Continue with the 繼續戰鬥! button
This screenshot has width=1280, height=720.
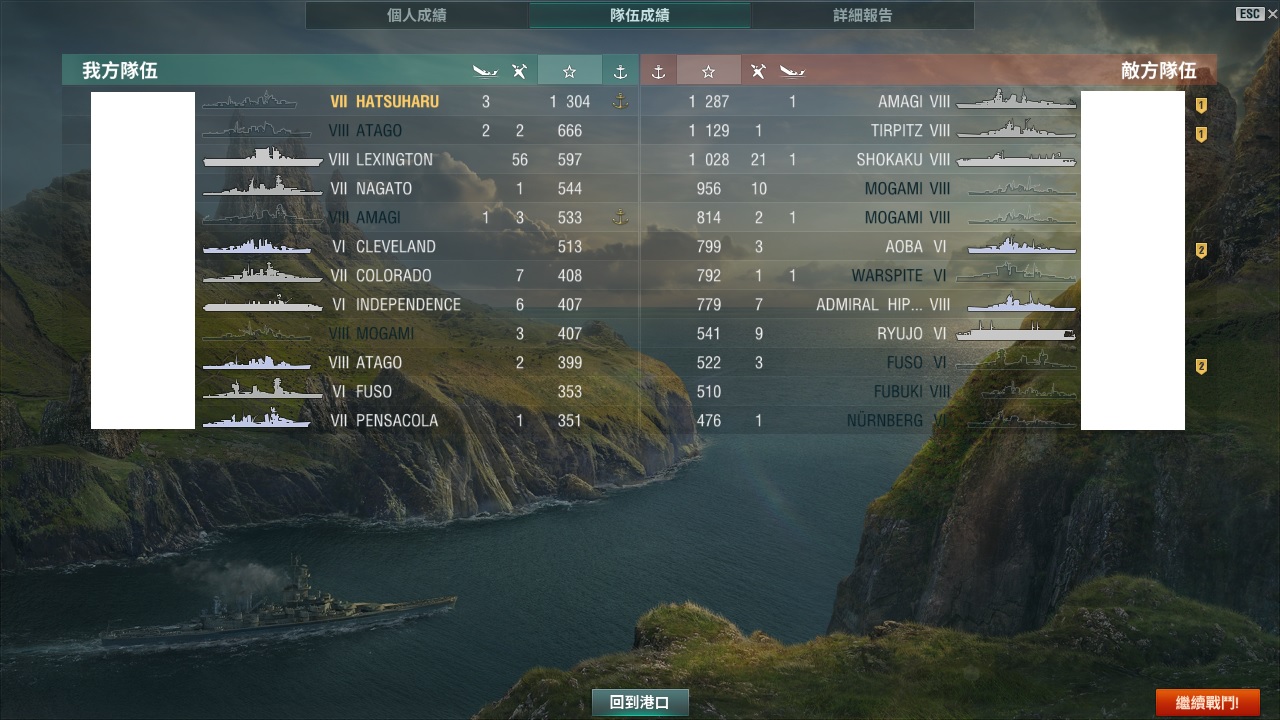click(1207, 703)
